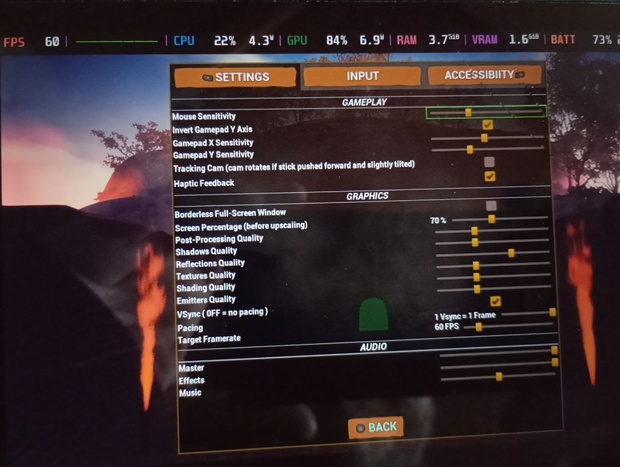Adjust the Gamepad X Sensitivity slider

[x=486, y=138]
